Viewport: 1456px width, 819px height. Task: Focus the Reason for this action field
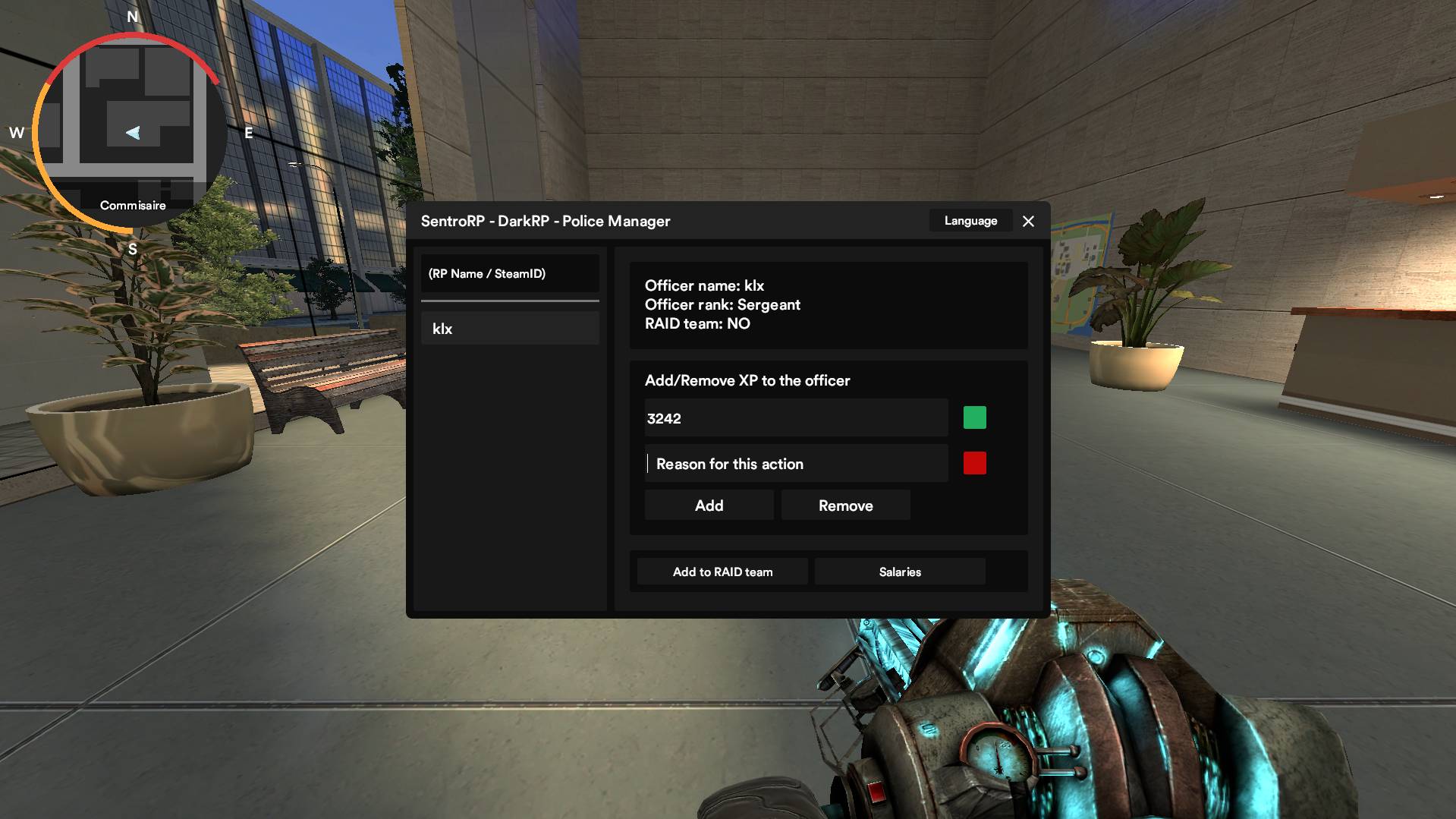(796, 464)
